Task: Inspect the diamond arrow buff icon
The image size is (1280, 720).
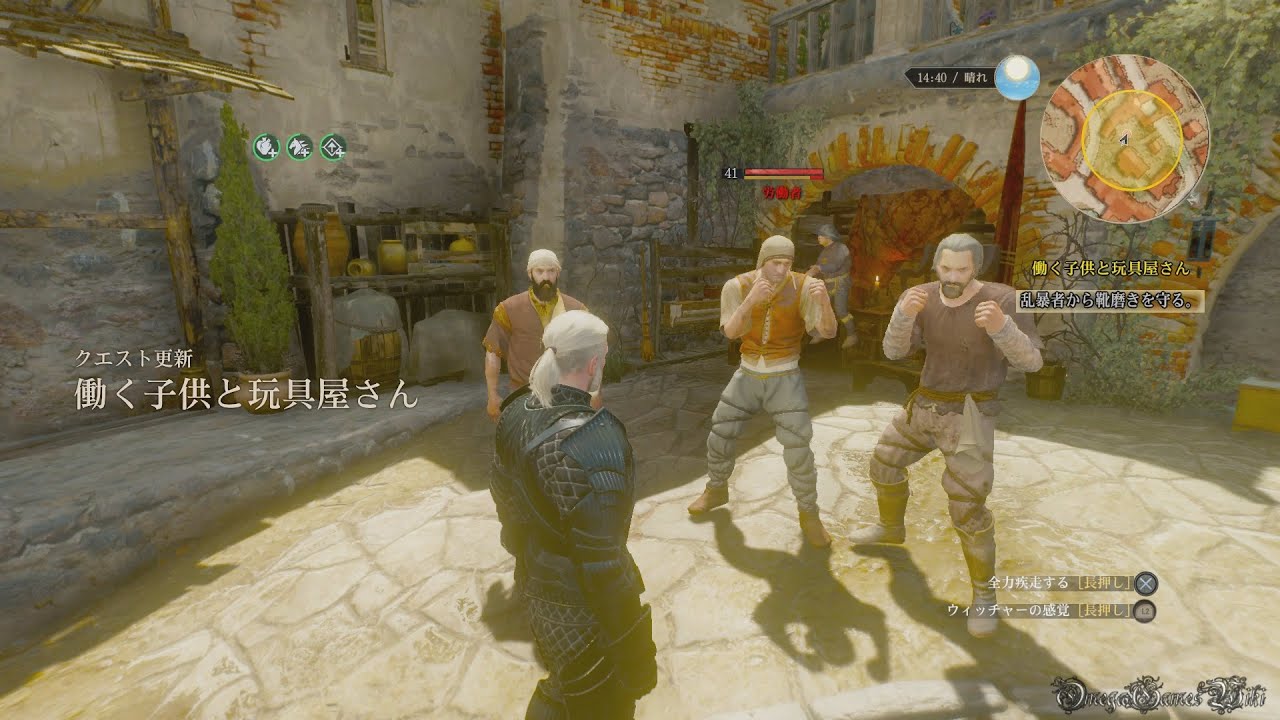Action: pos(333,147)
